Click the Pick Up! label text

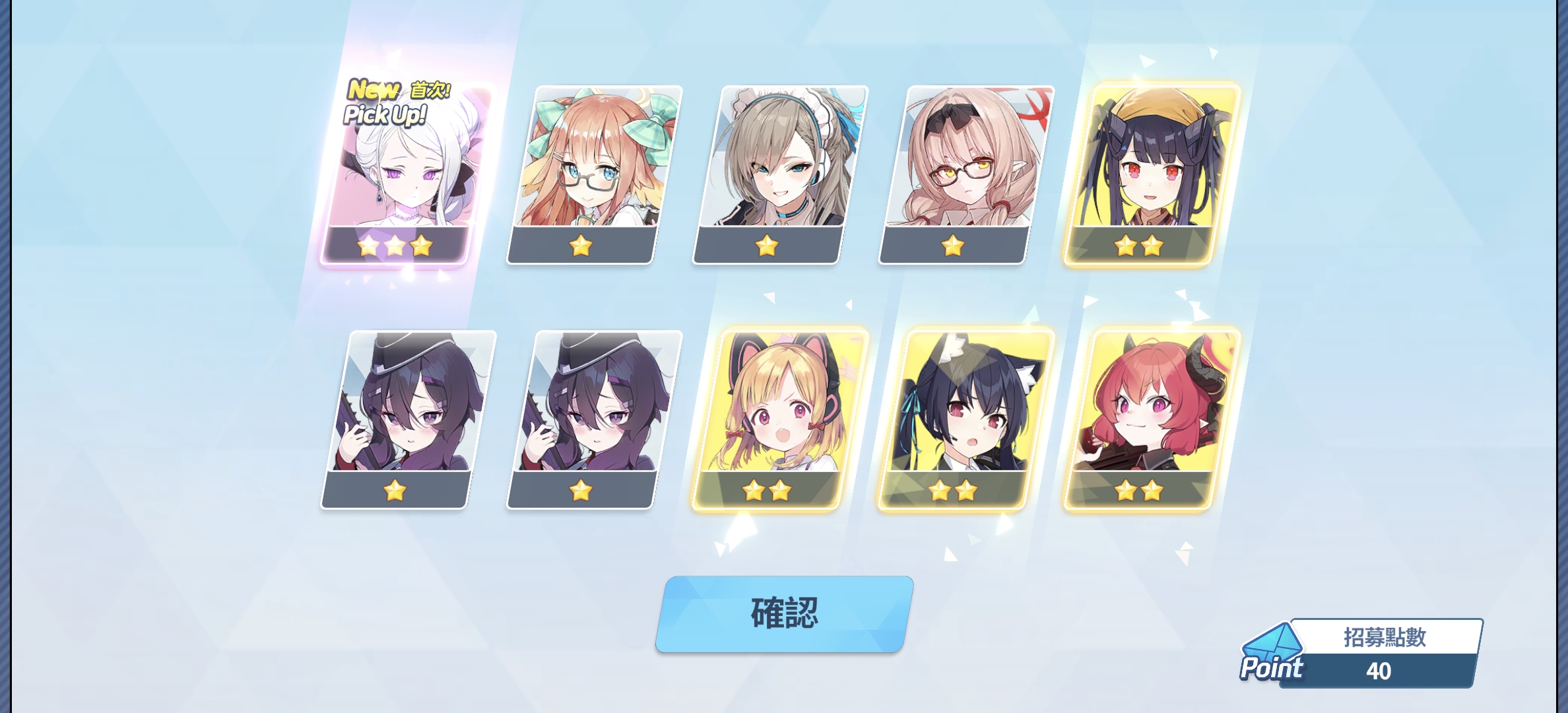383,114
